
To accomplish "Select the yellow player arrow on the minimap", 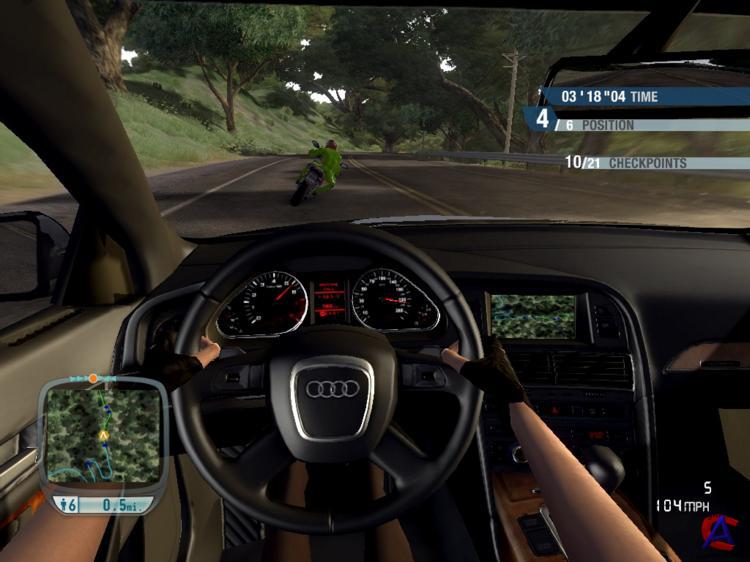I will [x=103, y=437].
